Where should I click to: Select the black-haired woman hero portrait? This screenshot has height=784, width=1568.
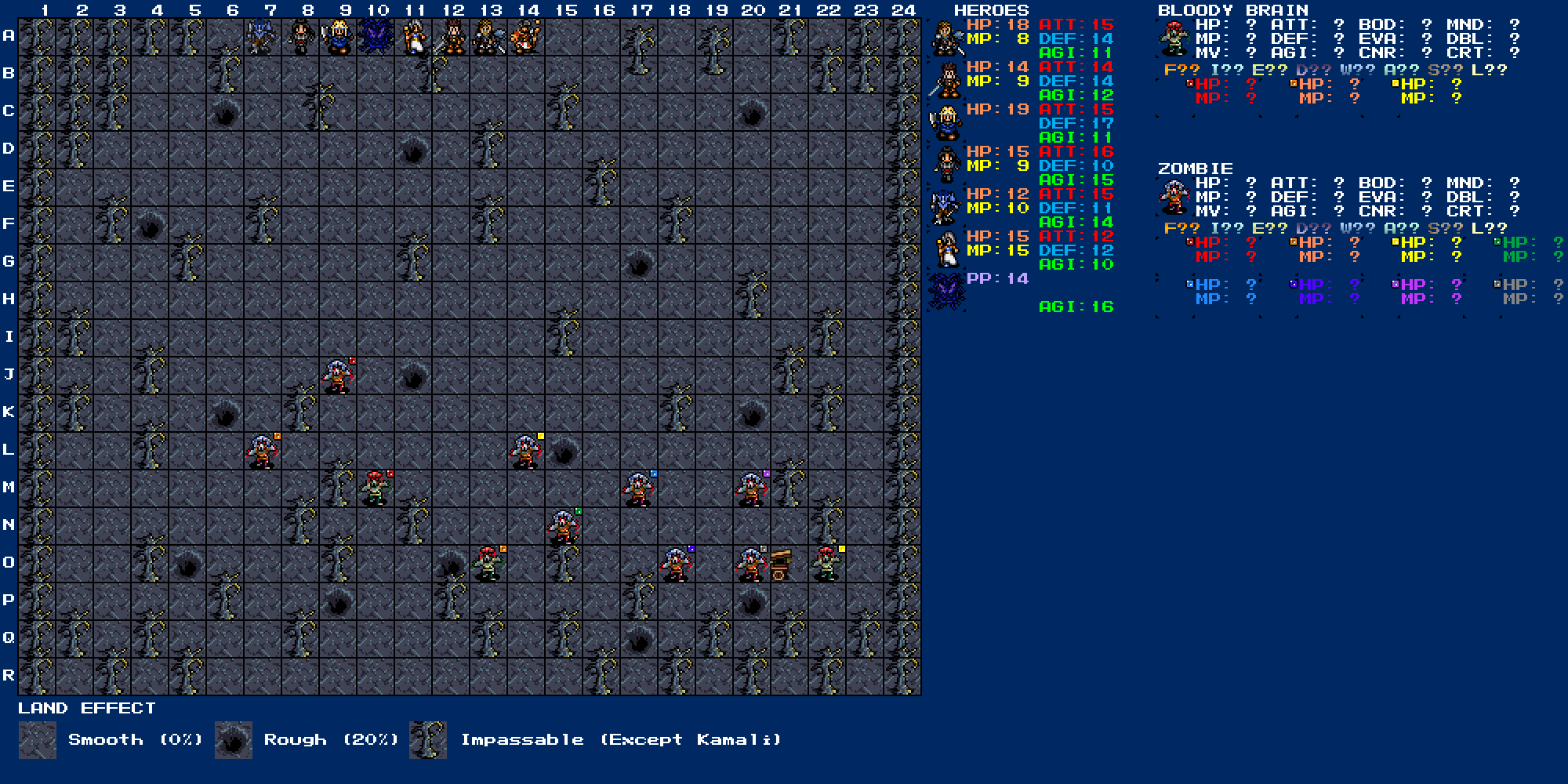946,165
